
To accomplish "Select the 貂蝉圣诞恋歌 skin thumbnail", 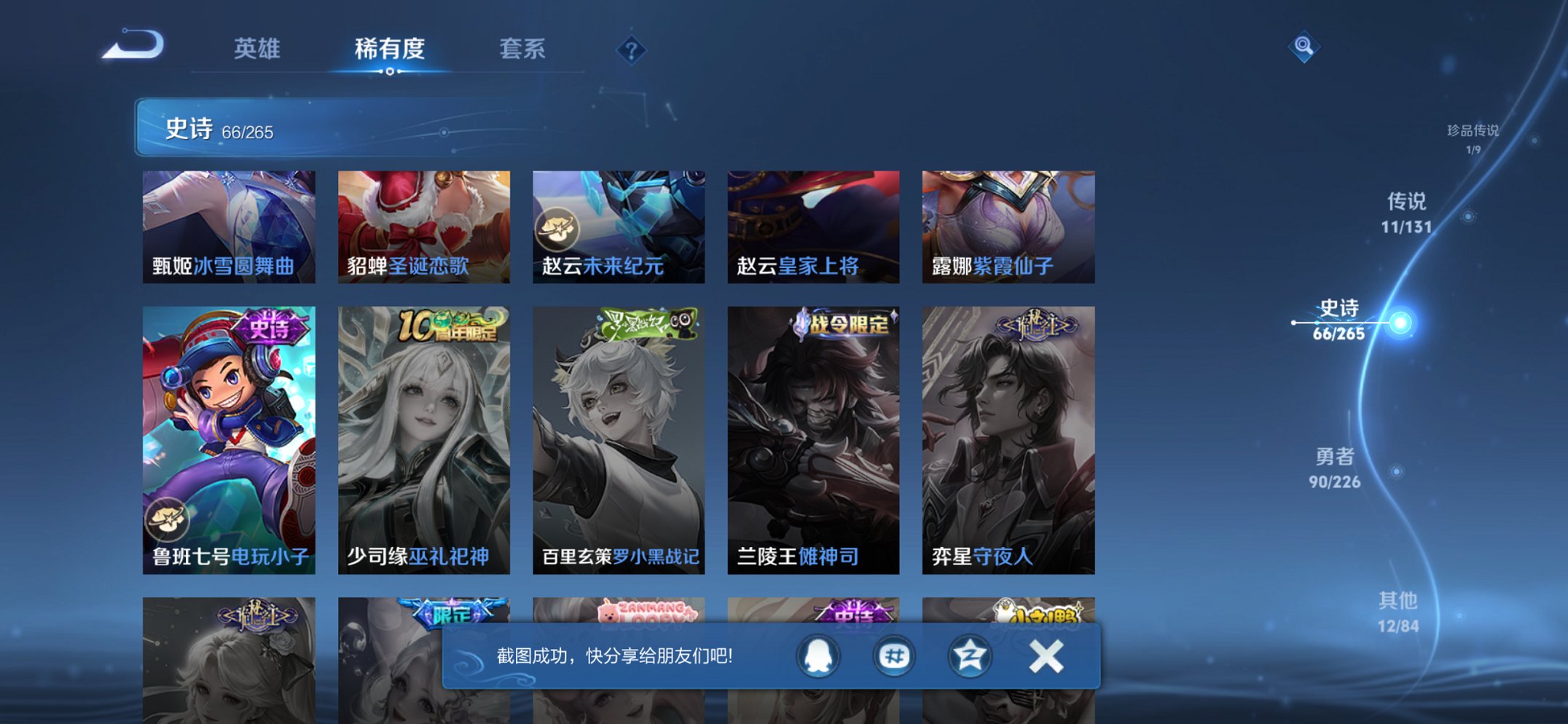I will tap(424, 226).
